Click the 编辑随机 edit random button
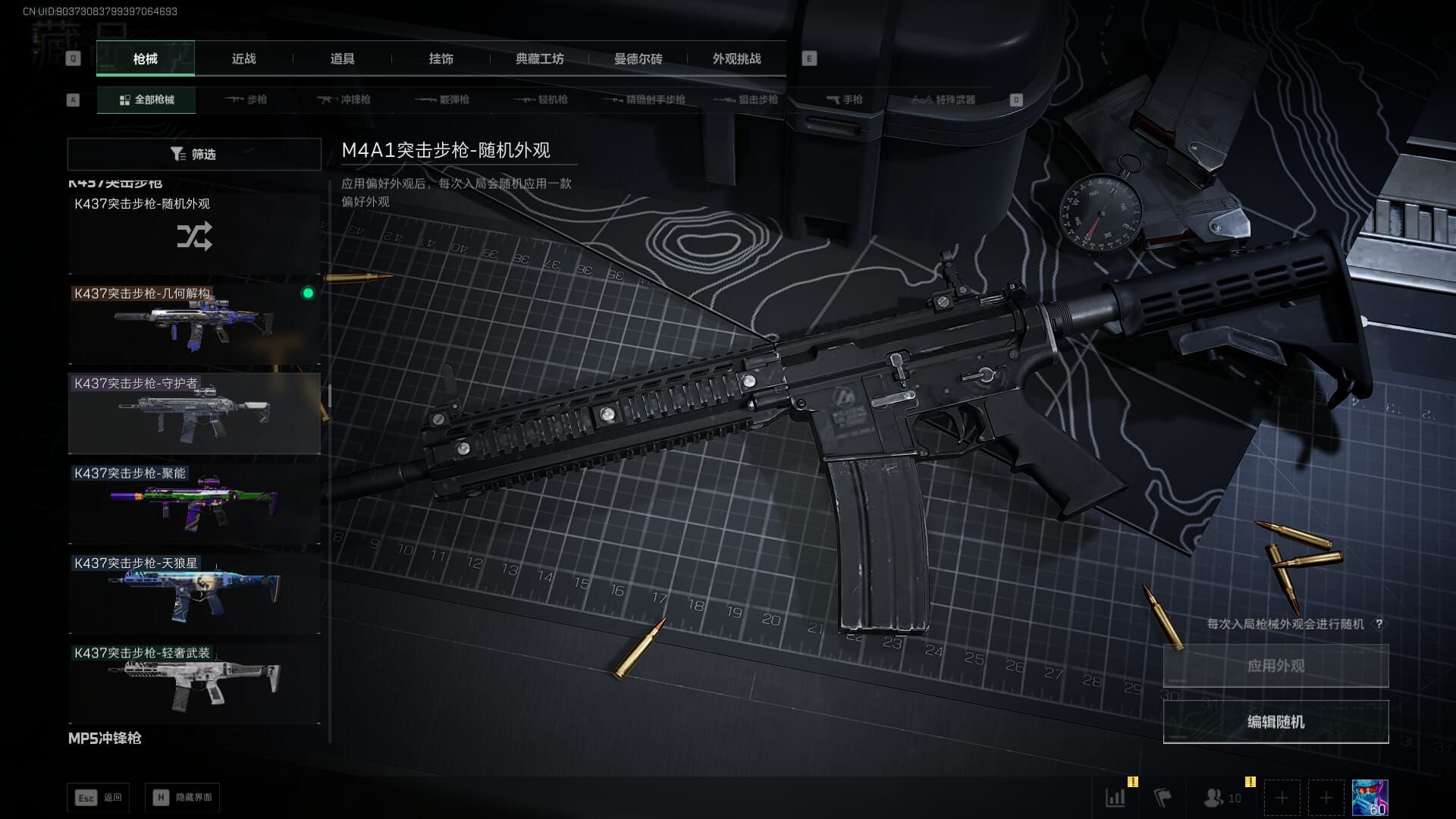Image resolution: width=1456 pixels, height=819 pixels. 1276,722
